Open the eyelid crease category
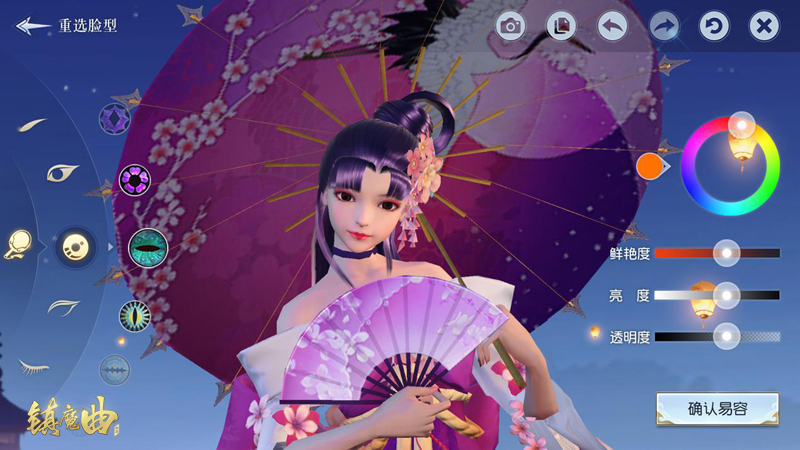 (62, 306)
